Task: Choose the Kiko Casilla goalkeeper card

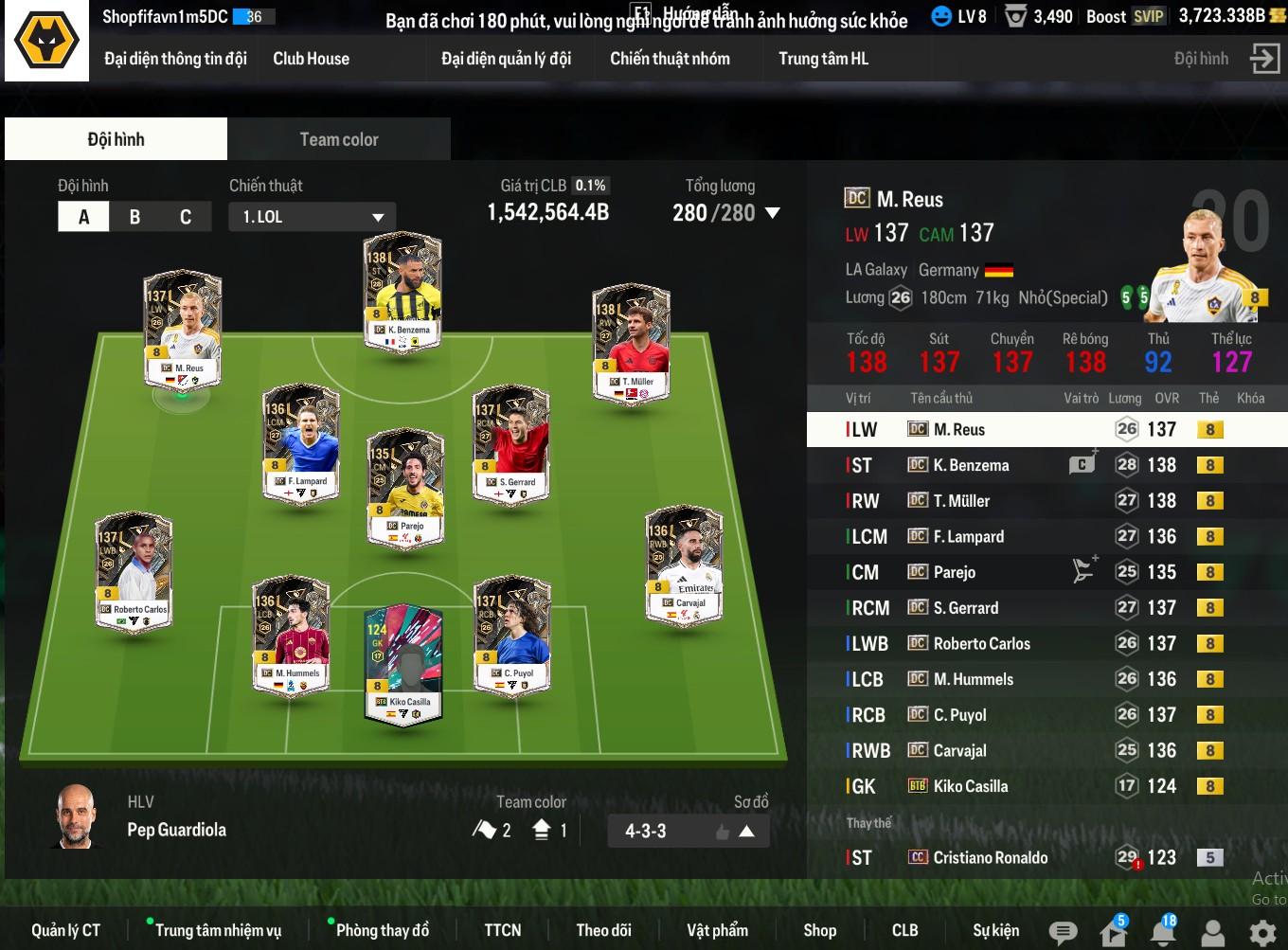Action: tap(403, 665)
